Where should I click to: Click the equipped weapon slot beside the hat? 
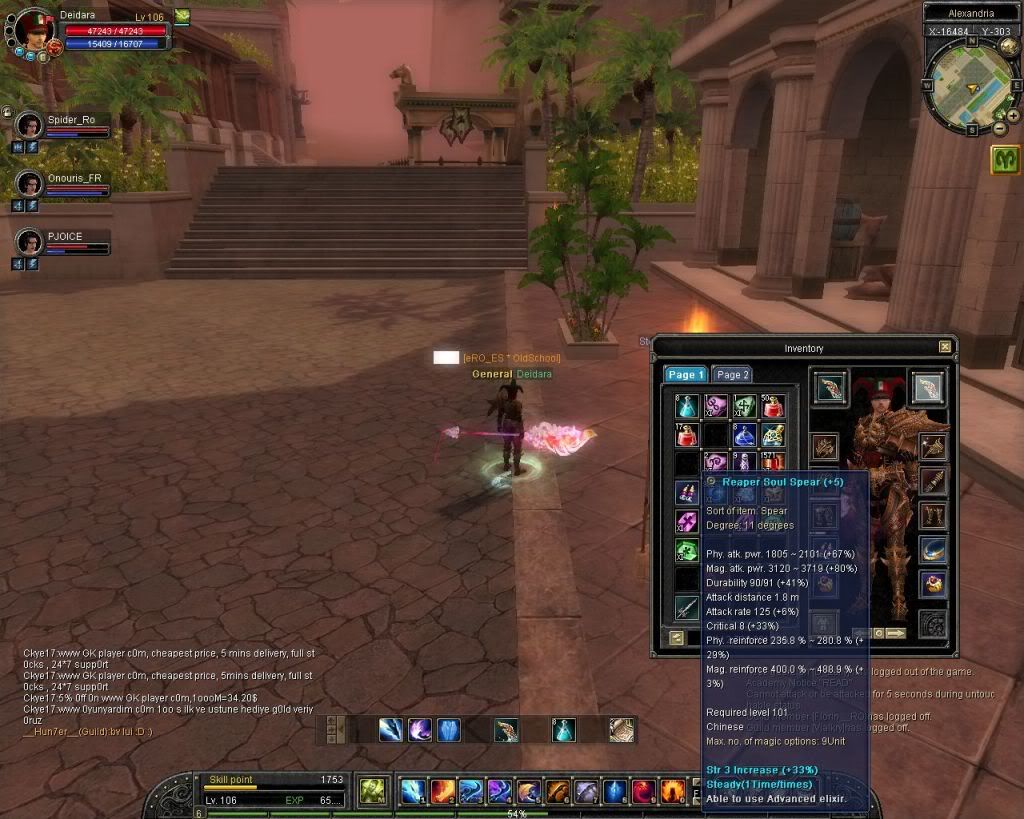click(830, 388)
